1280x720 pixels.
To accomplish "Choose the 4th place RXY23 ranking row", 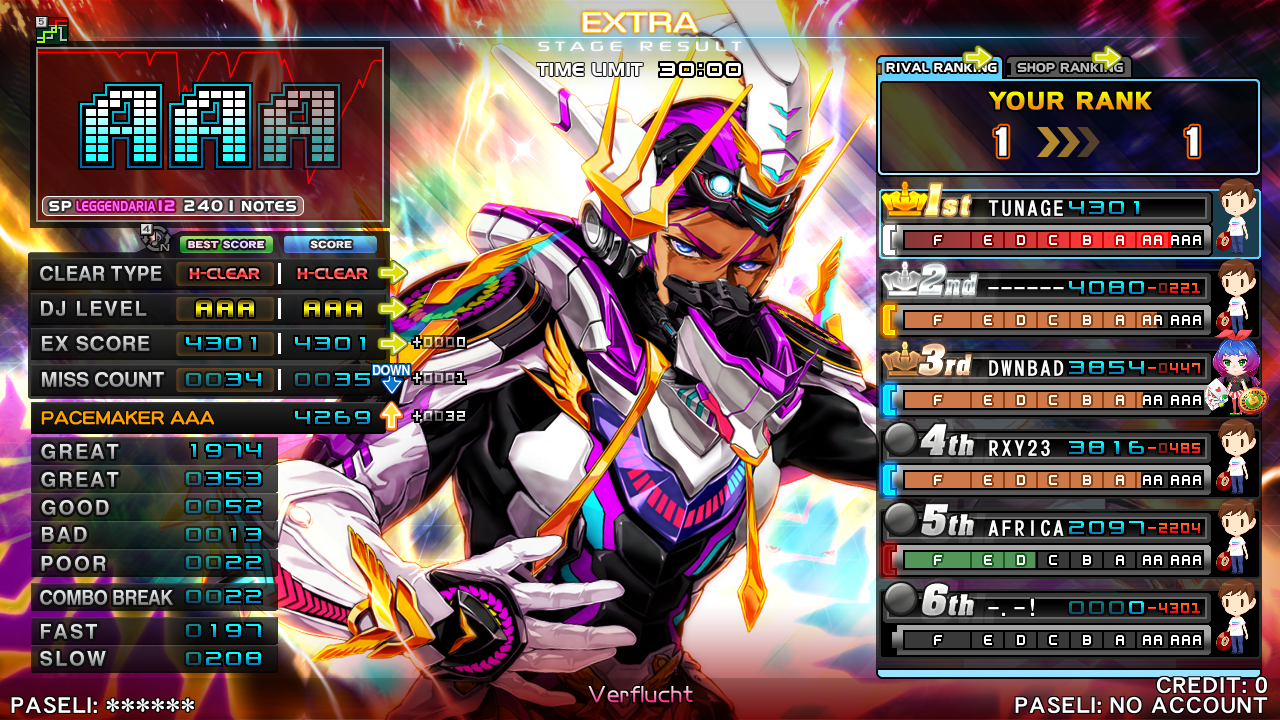I will click(1045, 463).
